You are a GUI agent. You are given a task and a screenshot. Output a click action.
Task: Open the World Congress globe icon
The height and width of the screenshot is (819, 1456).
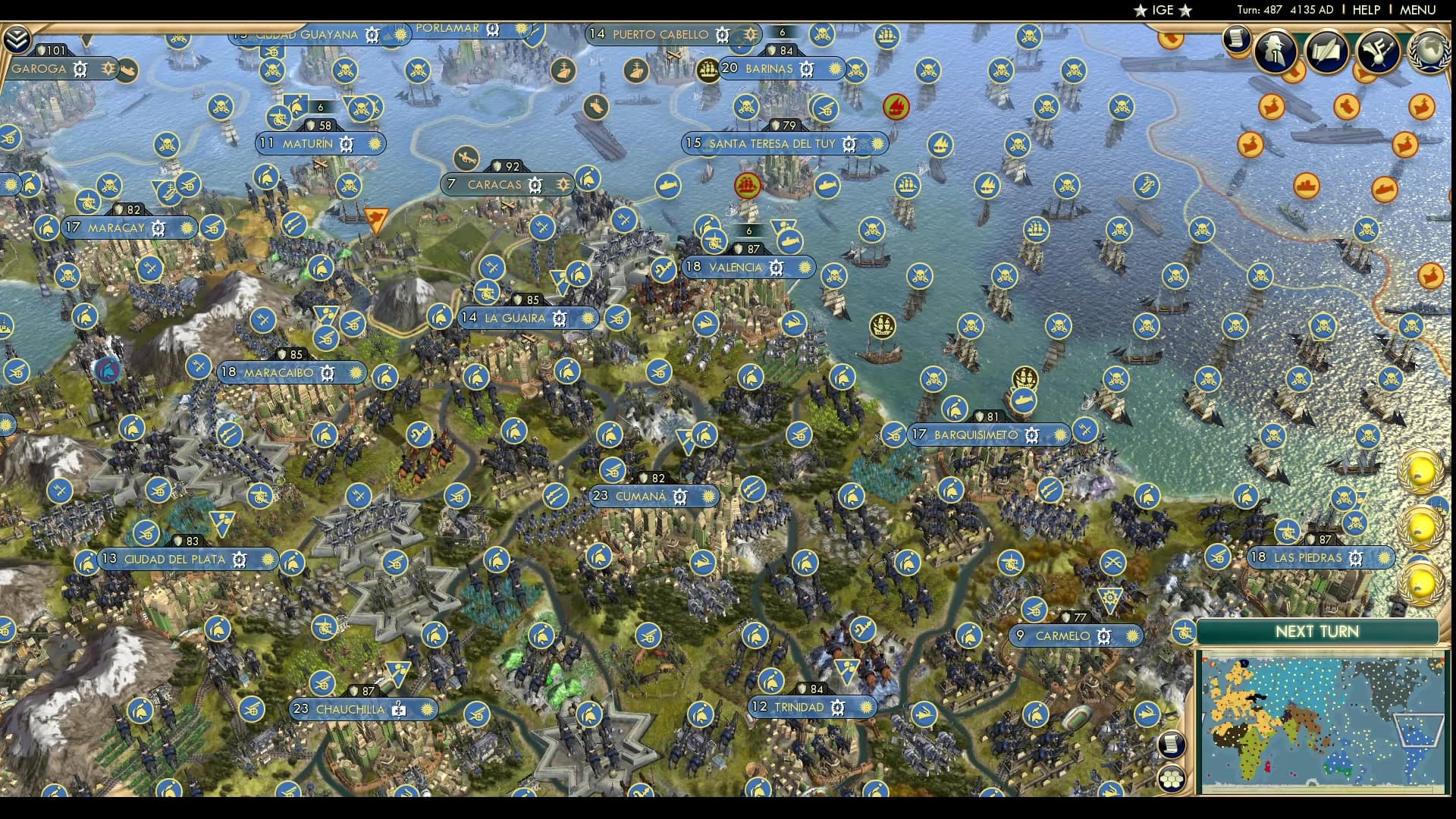click(1431, 50)
